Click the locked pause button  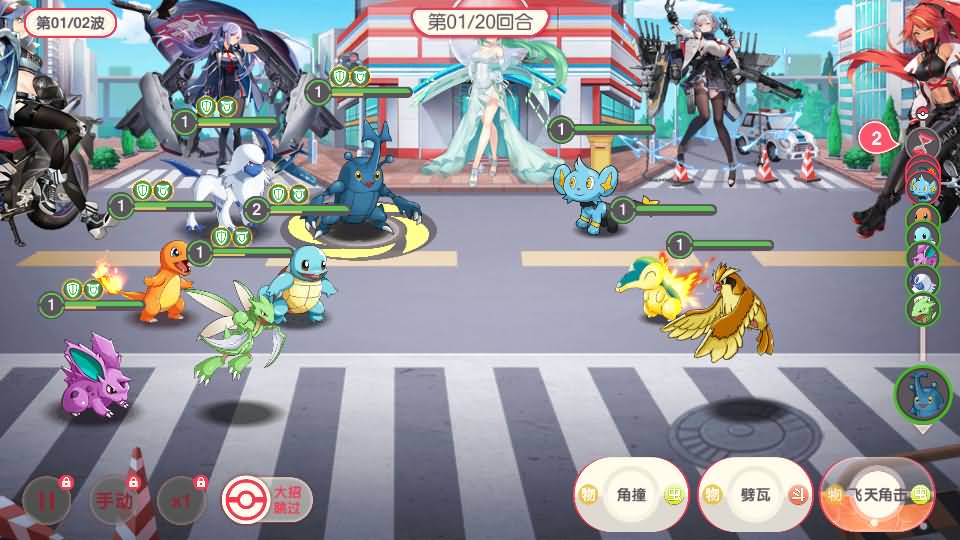[x=47, y=502]
